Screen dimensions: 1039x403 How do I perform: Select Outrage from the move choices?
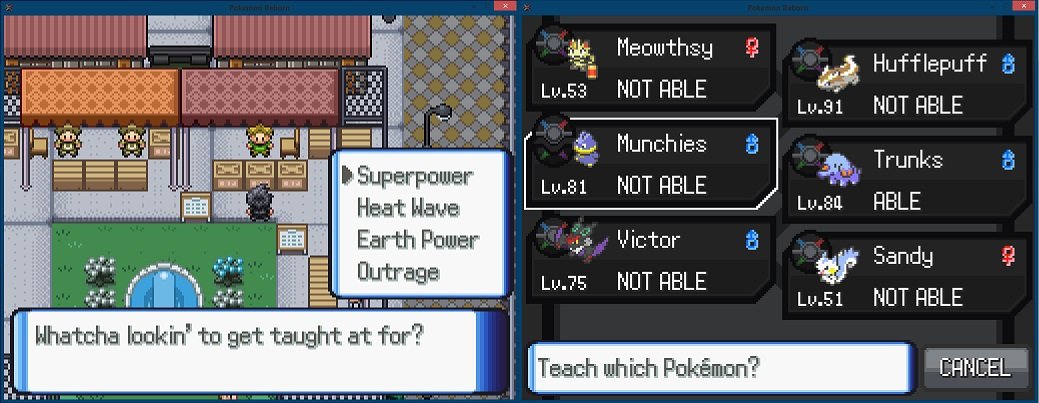coord(397,272)
